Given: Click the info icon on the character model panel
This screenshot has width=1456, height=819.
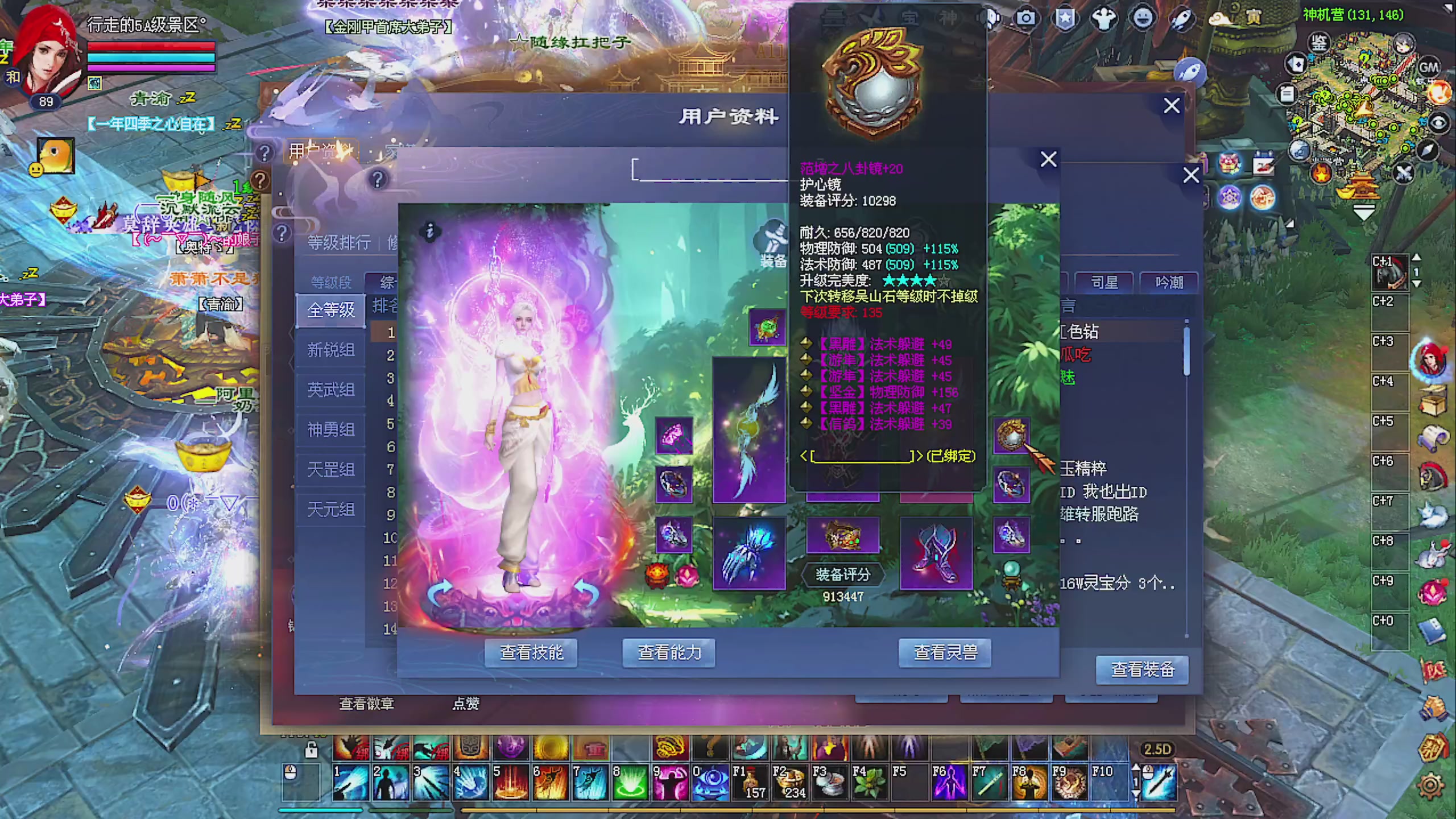Looking at the screenshot, I should (x=429, y=232).
